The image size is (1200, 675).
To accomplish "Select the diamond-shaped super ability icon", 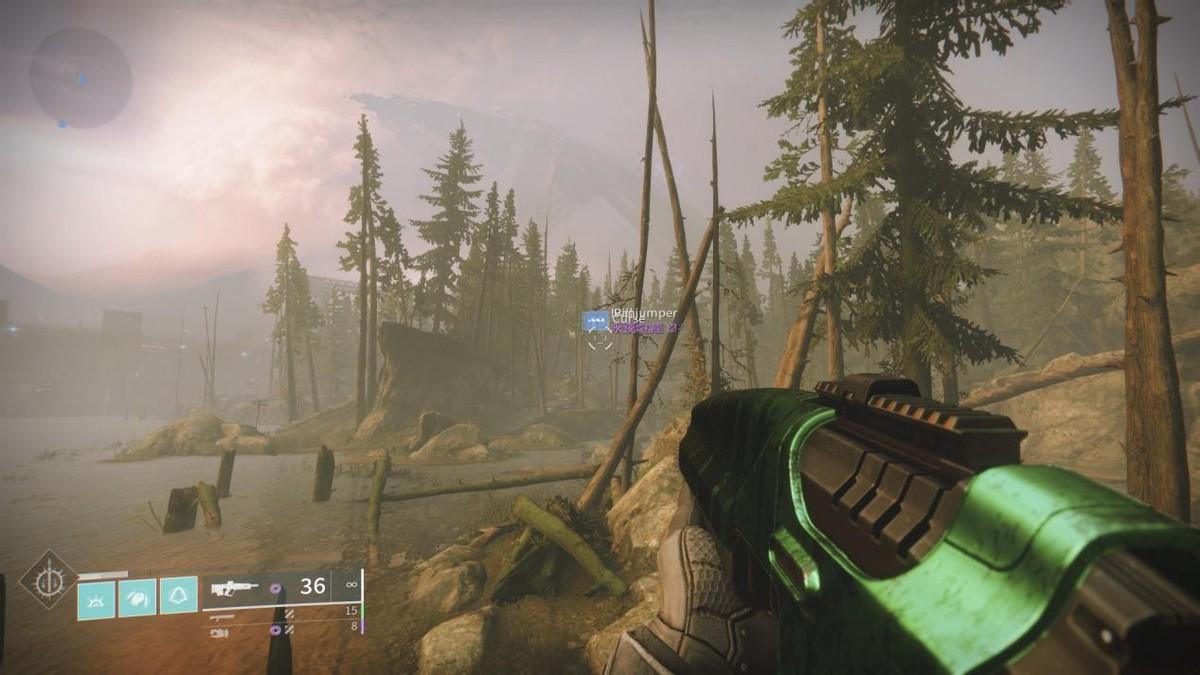I will pos(47,580).
